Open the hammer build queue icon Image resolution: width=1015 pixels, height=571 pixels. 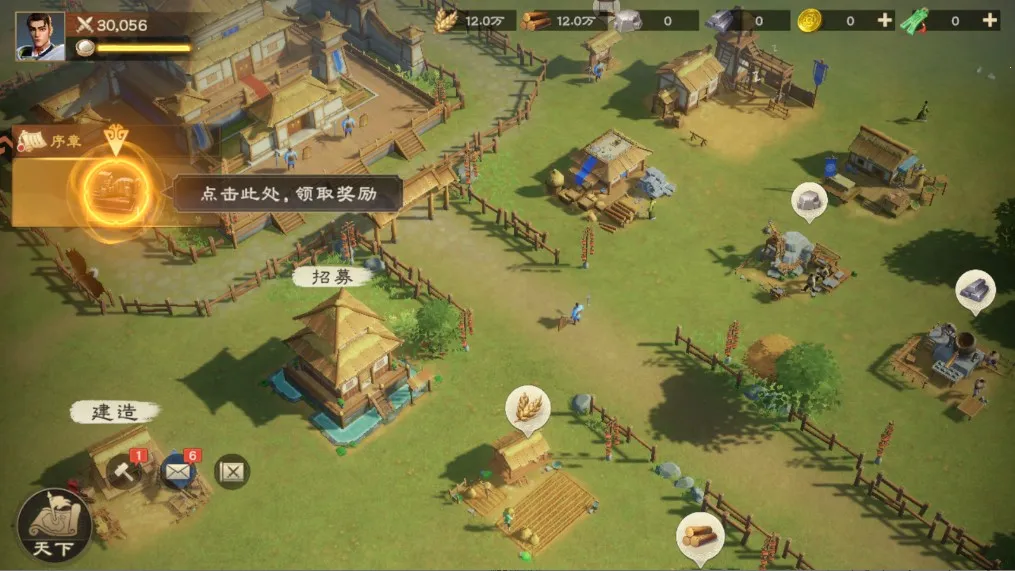125,470
